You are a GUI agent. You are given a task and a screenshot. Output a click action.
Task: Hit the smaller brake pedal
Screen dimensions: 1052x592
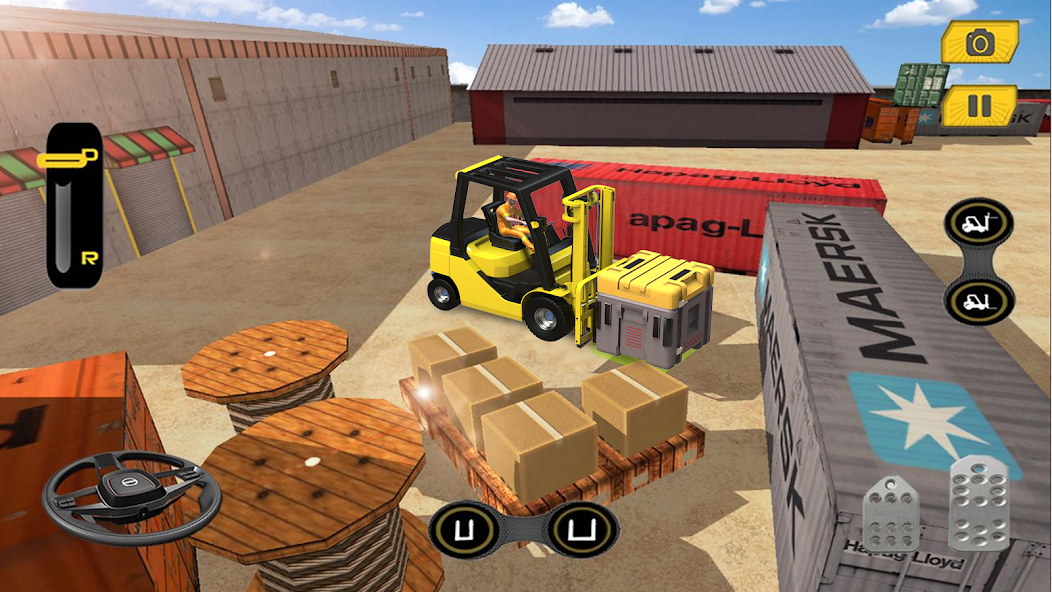coord(891,513)
